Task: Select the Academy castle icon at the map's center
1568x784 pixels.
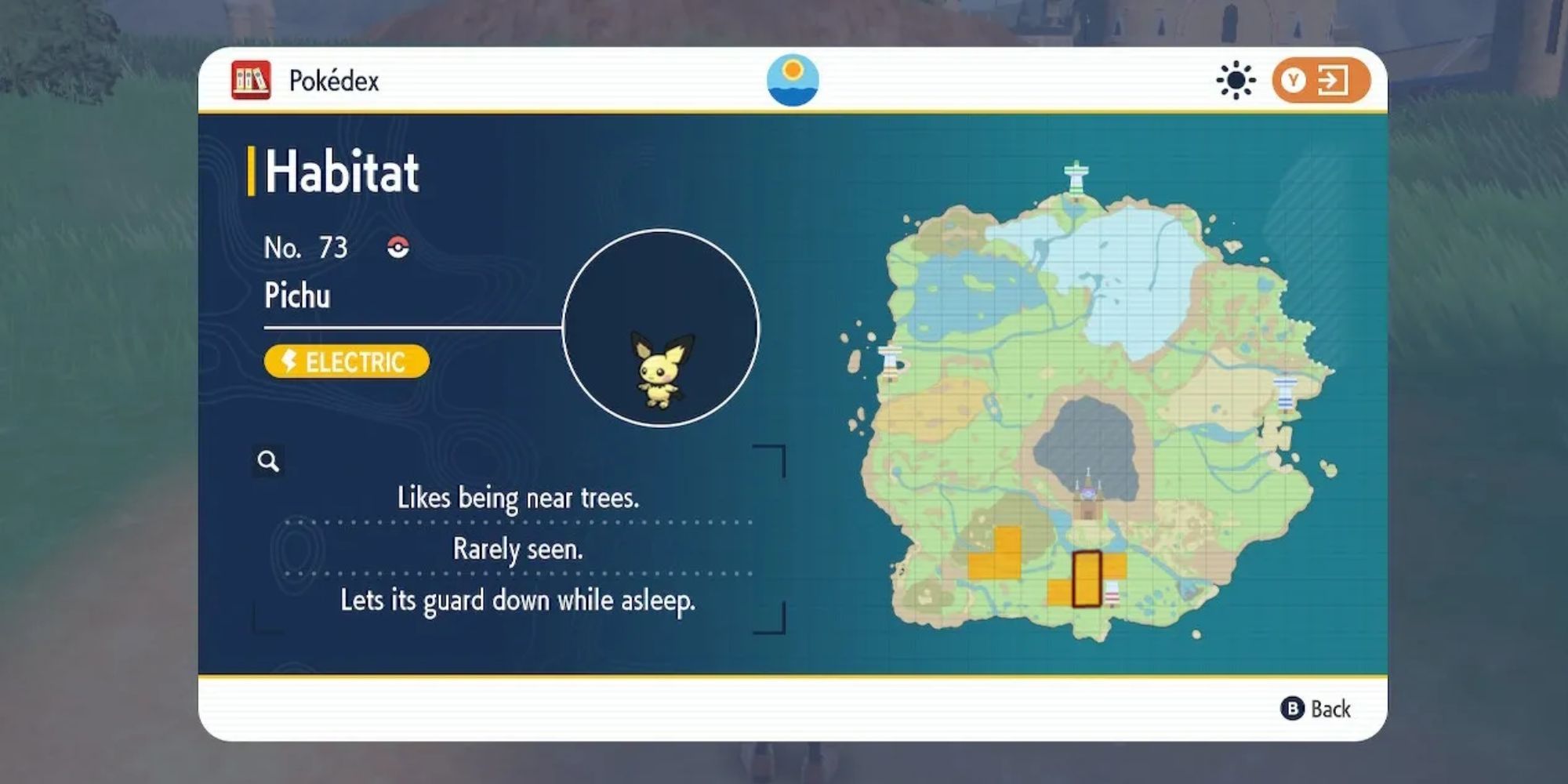Action: pyautogui.click(x=1090, y=494)
